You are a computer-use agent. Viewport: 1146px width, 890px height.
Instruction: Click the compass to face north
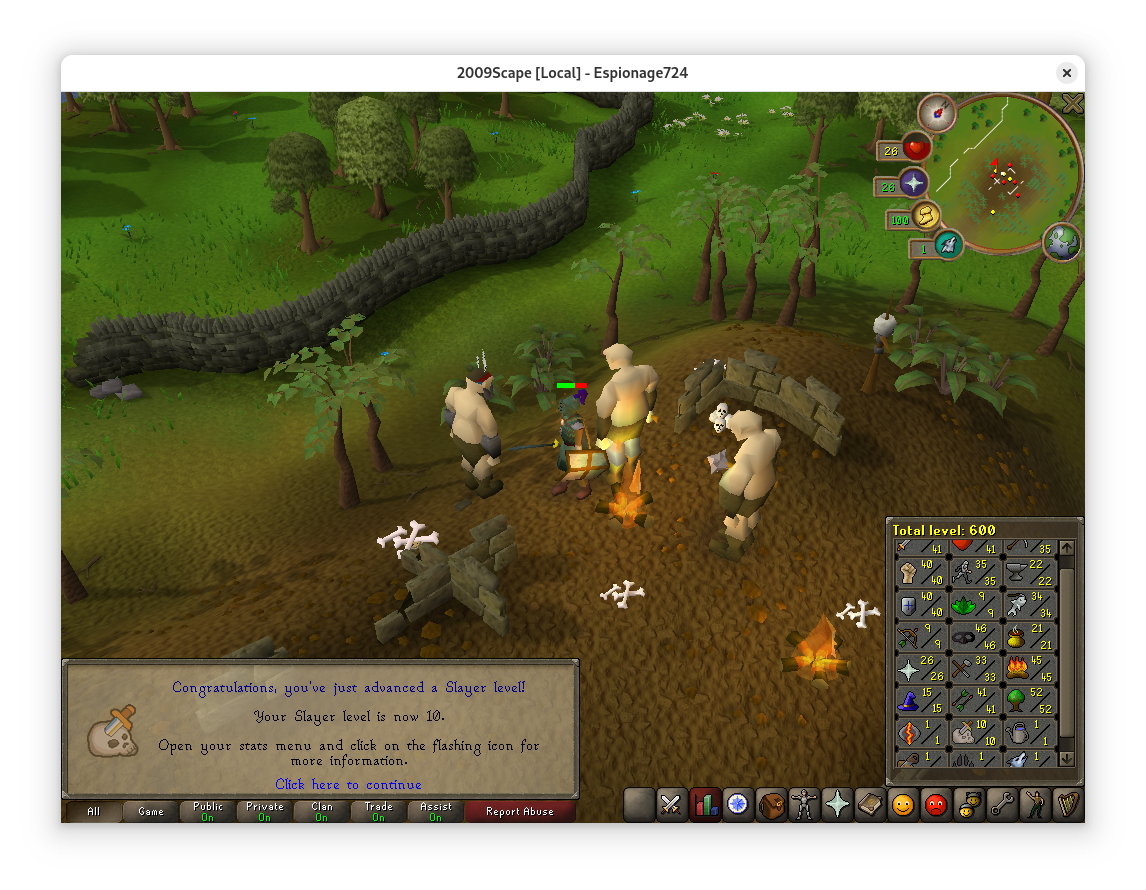pyautogui.click(x=938, y=113)
